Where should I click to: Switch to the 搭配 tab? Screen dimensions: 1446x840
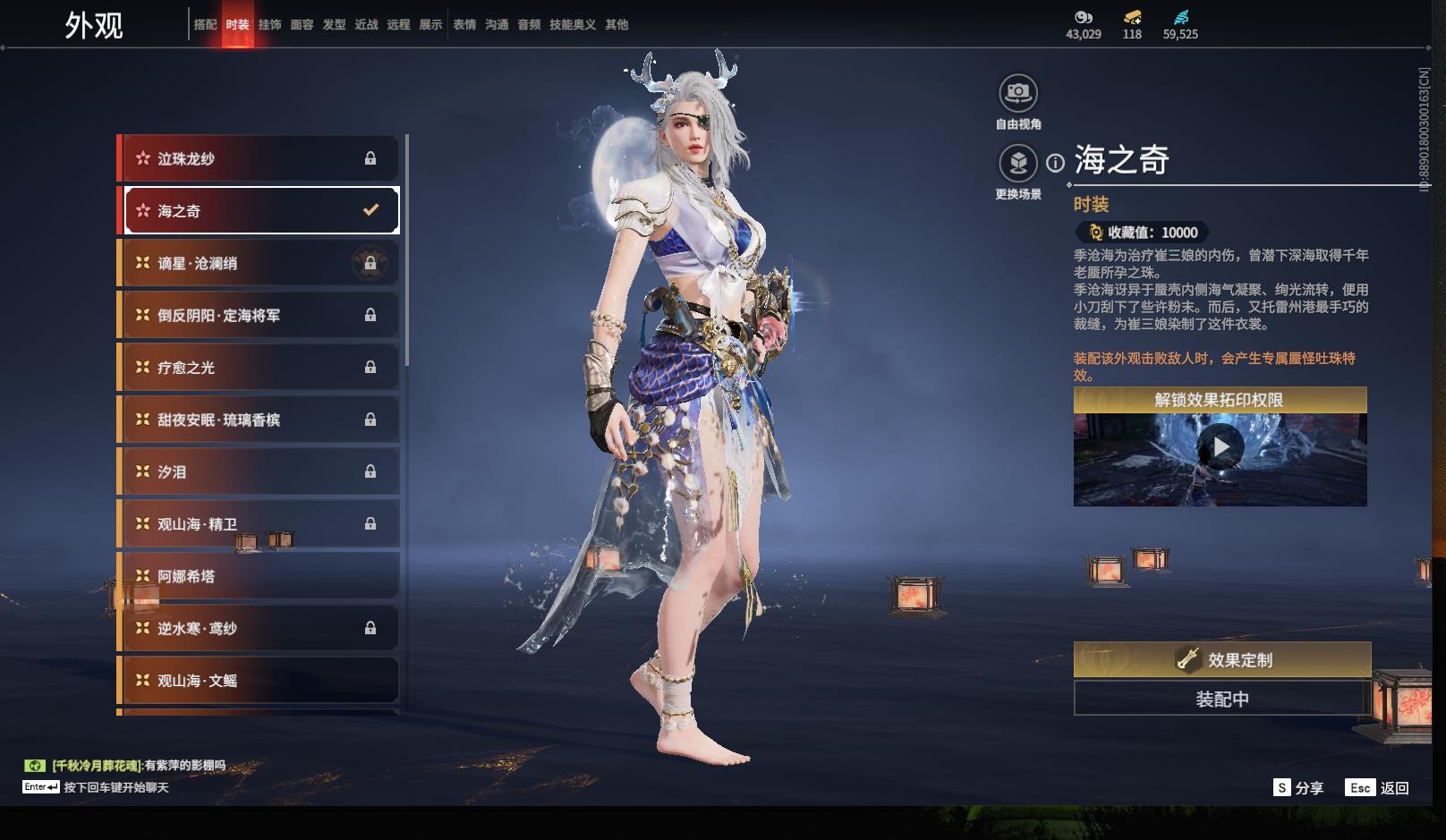click(205, 25)
